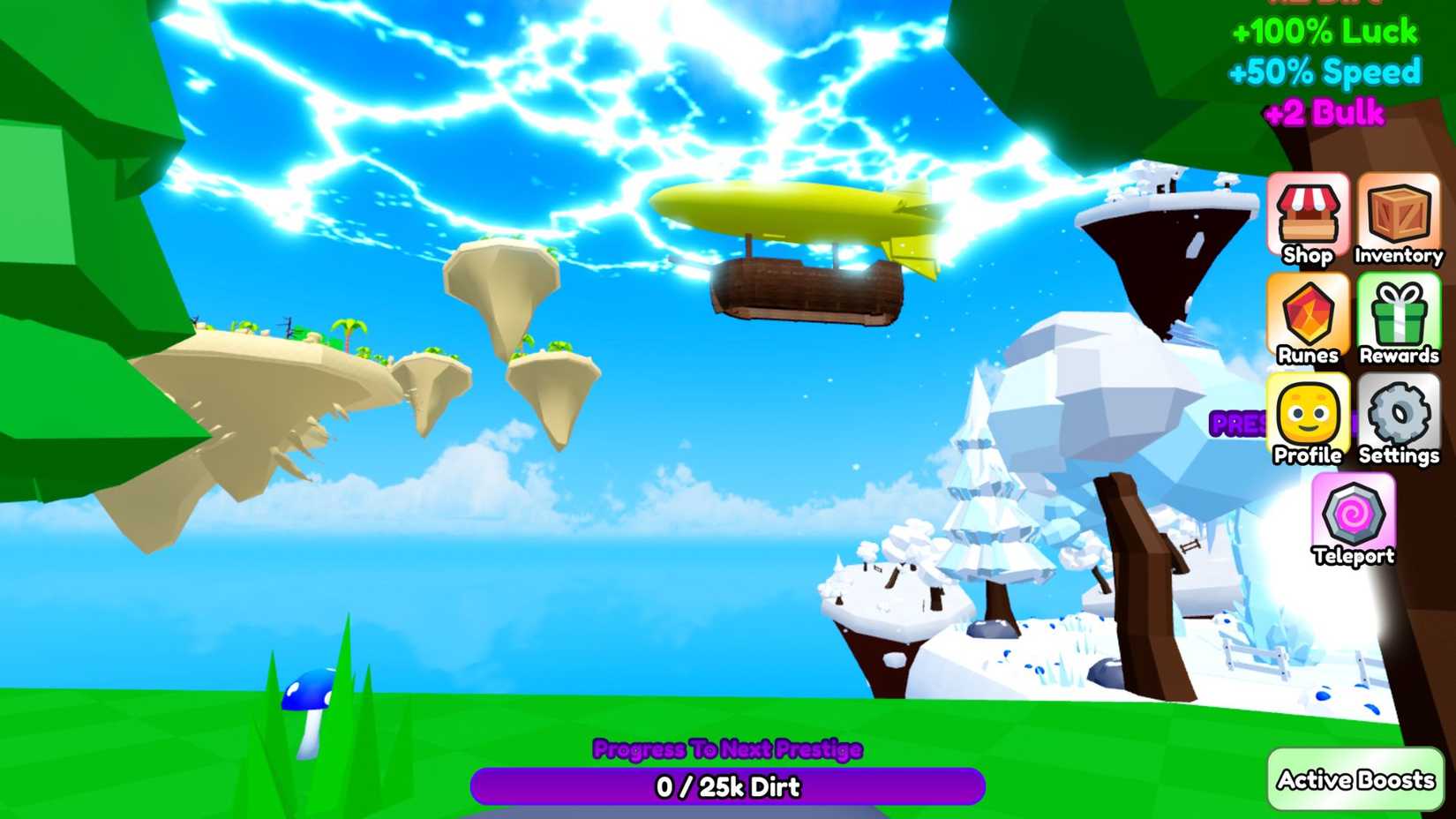Select the +100% Luck boost text
This screenshot has height=819, width=1456.
point(1323,34)
